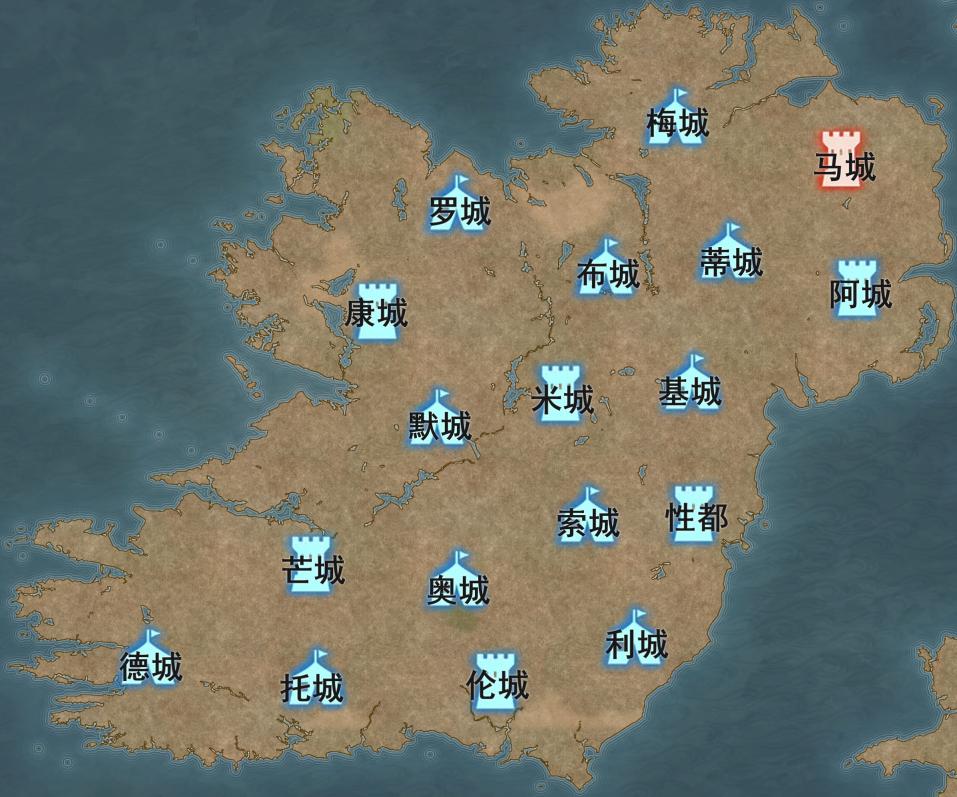Choose the 利城 camp marker
This screenshot has width=957, height=797.
point(636,636)
